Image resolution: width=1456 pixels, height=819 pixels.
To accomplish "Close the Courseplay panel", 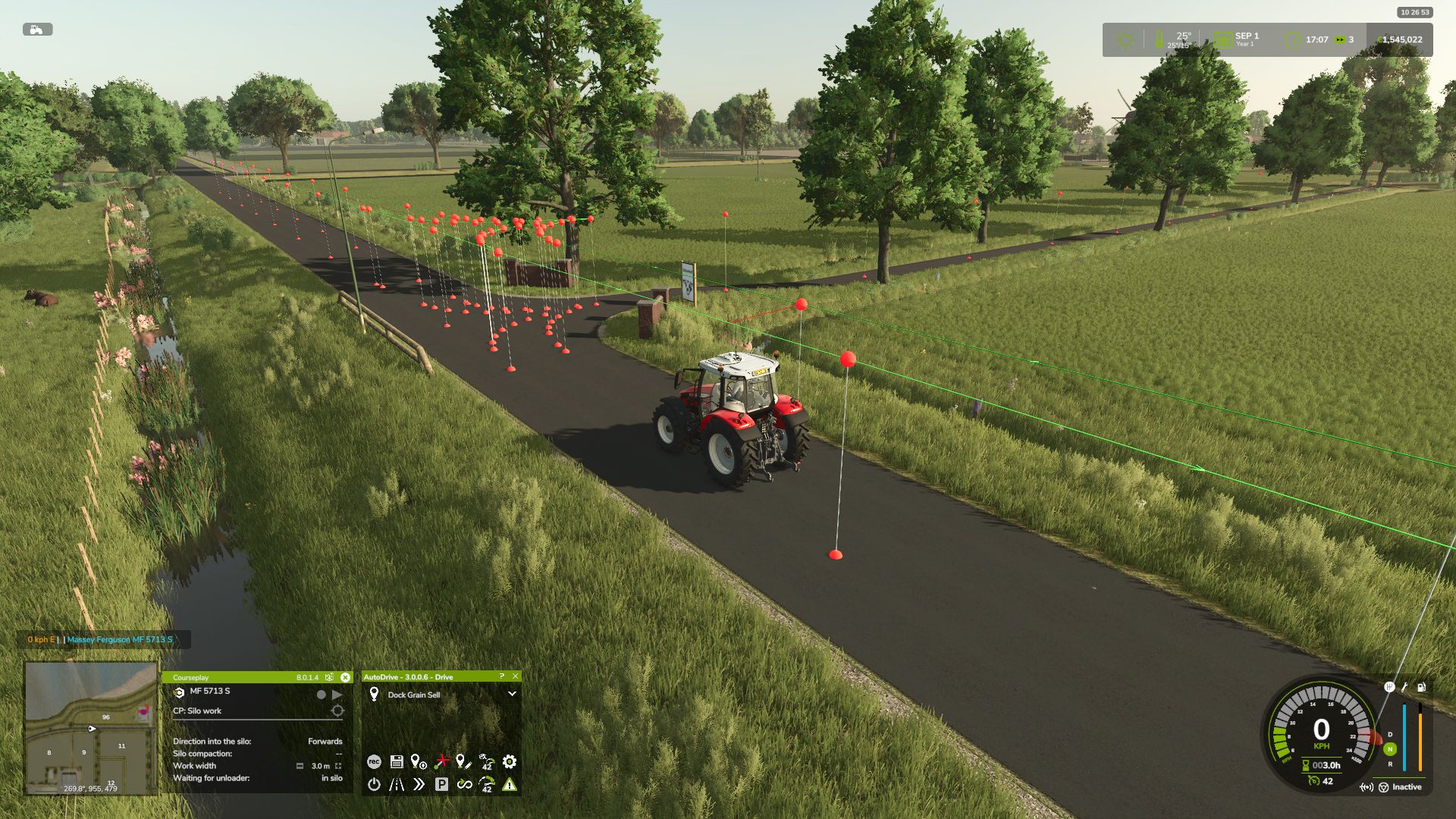I will coord(345,677).
